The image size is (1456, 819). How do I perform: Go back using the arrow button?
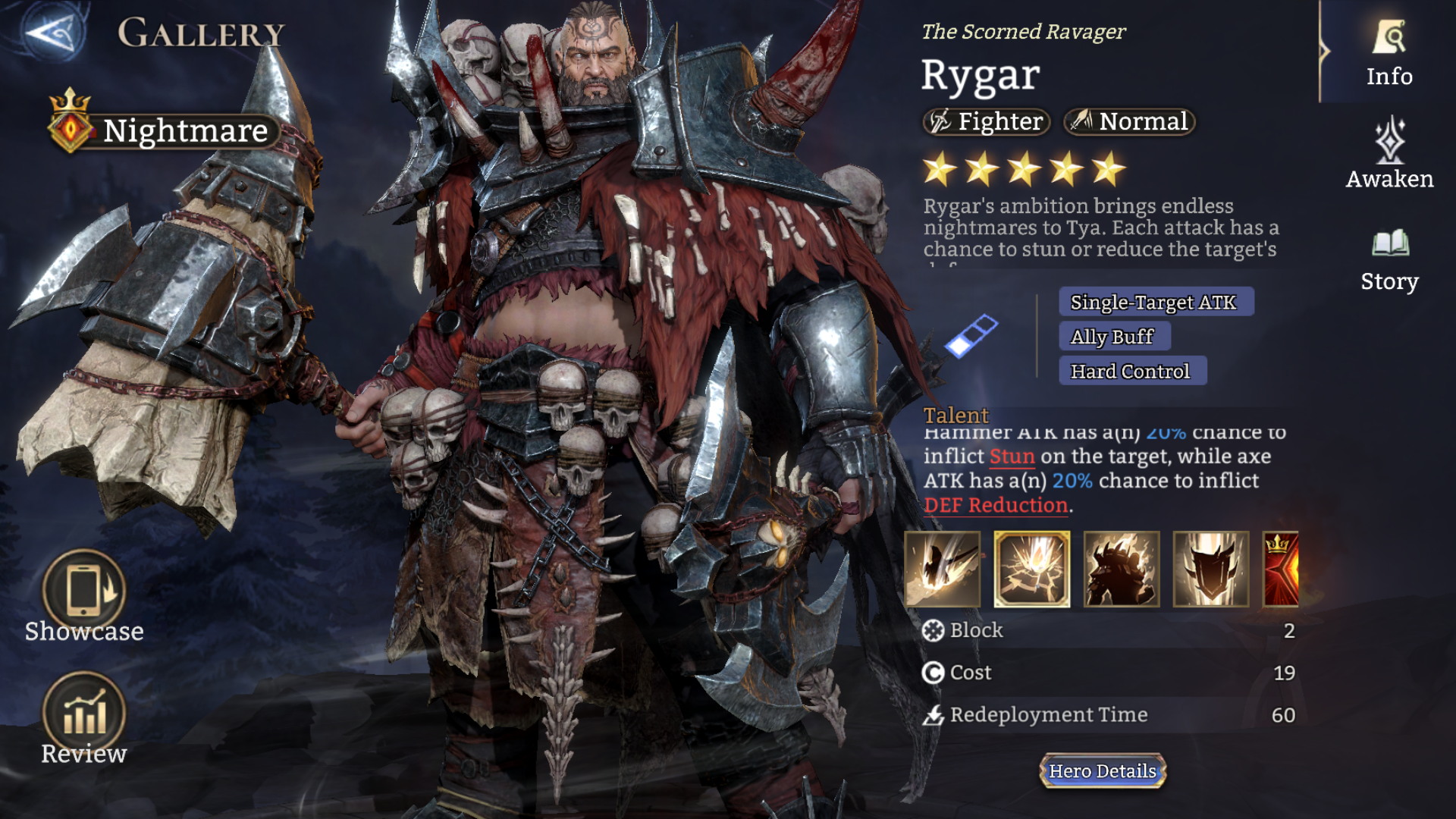point(53,32)
